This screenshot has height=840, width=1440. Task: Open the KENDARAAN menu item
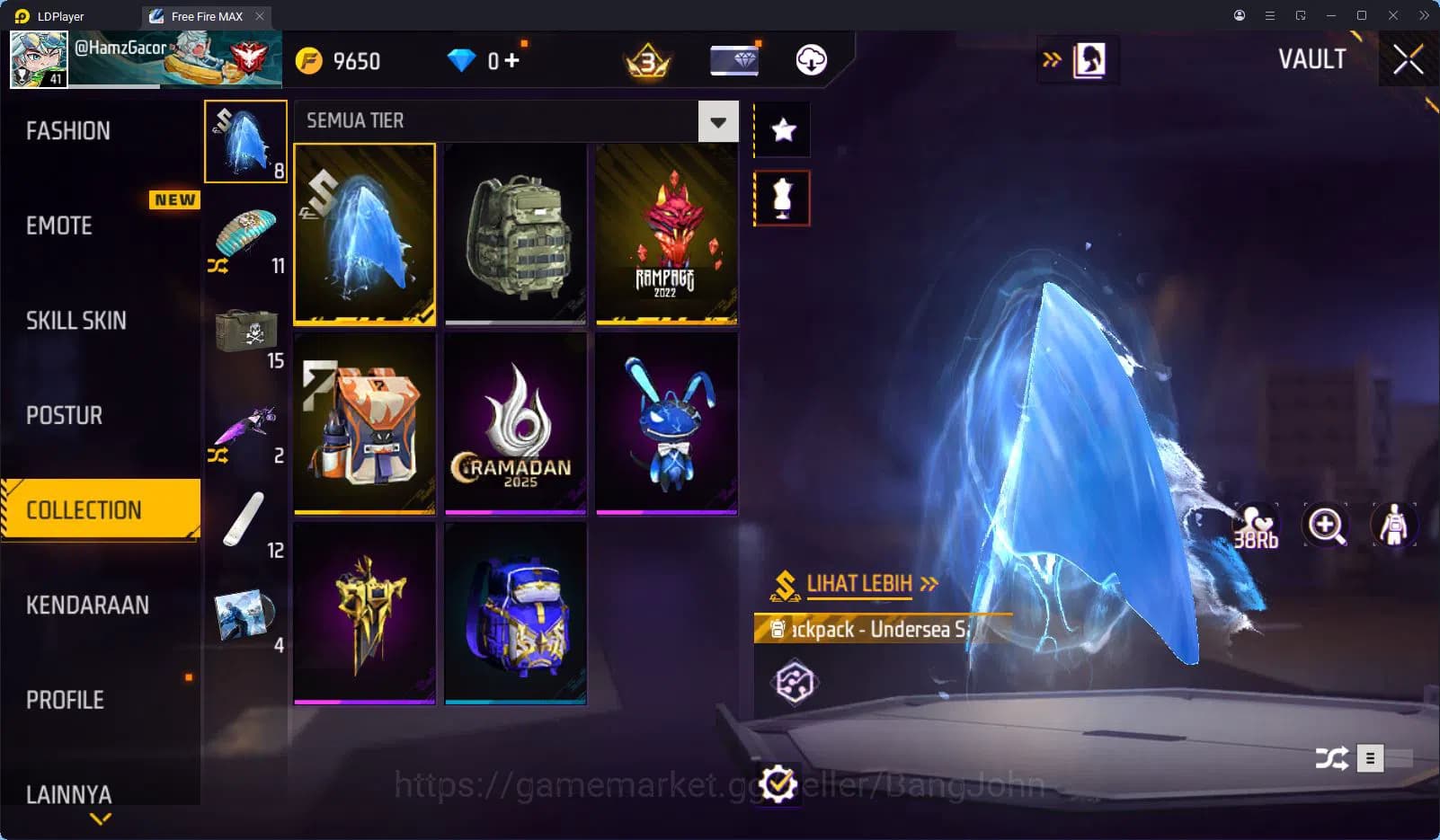(x=88, y=605)
